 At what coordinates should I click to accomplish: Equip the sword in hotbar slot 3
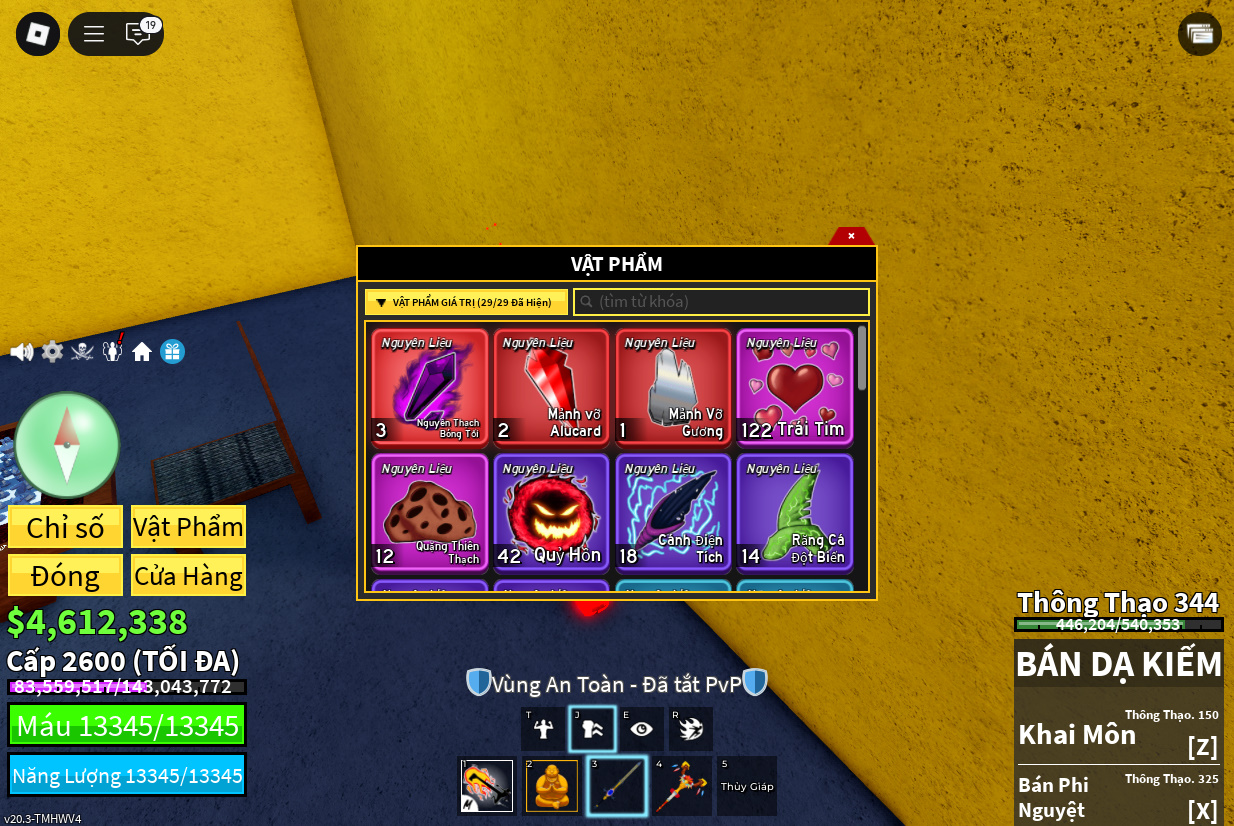[616, 786]
